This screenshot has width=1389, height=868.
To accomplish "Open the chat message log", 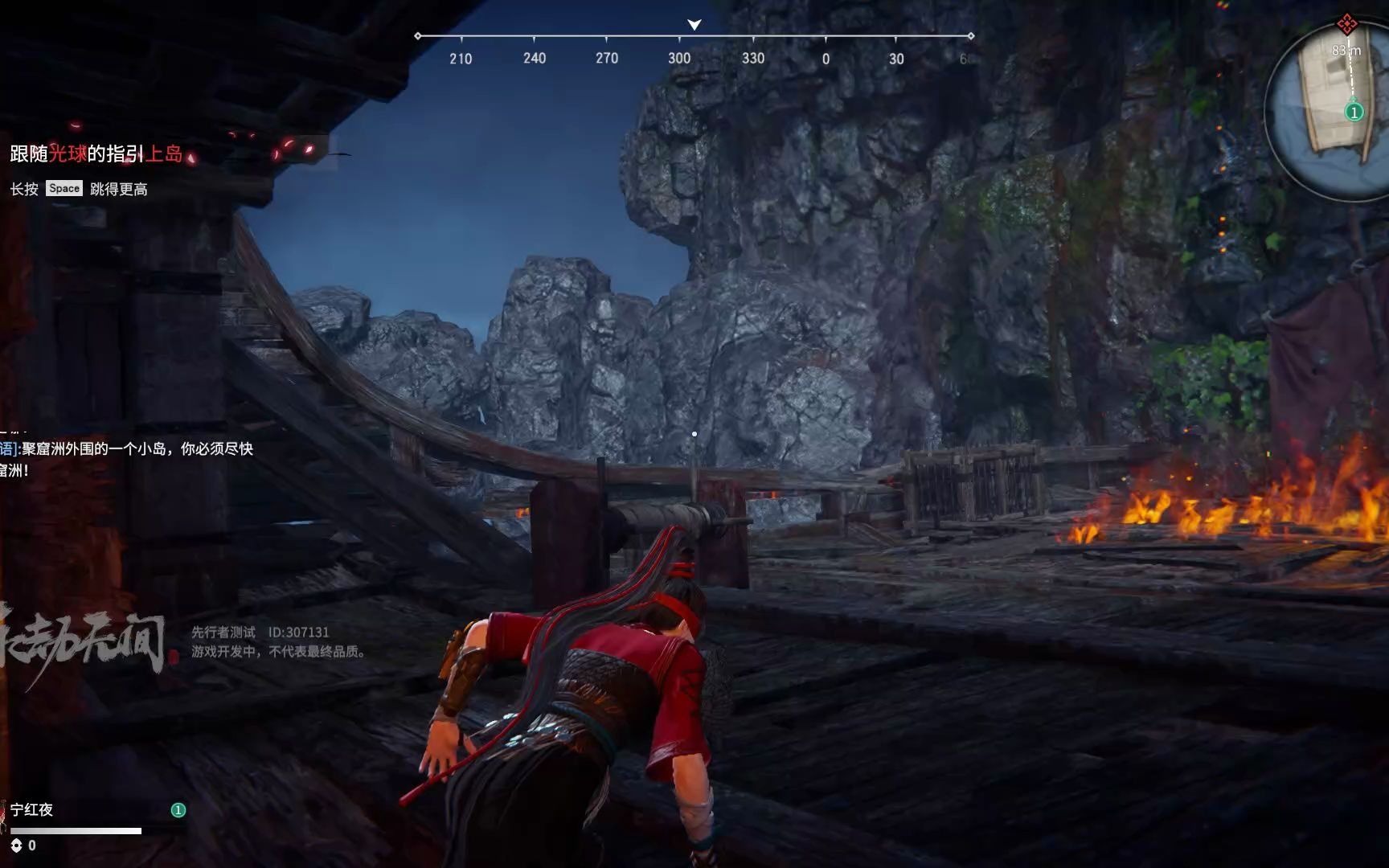I will click(x=127, y=459).
